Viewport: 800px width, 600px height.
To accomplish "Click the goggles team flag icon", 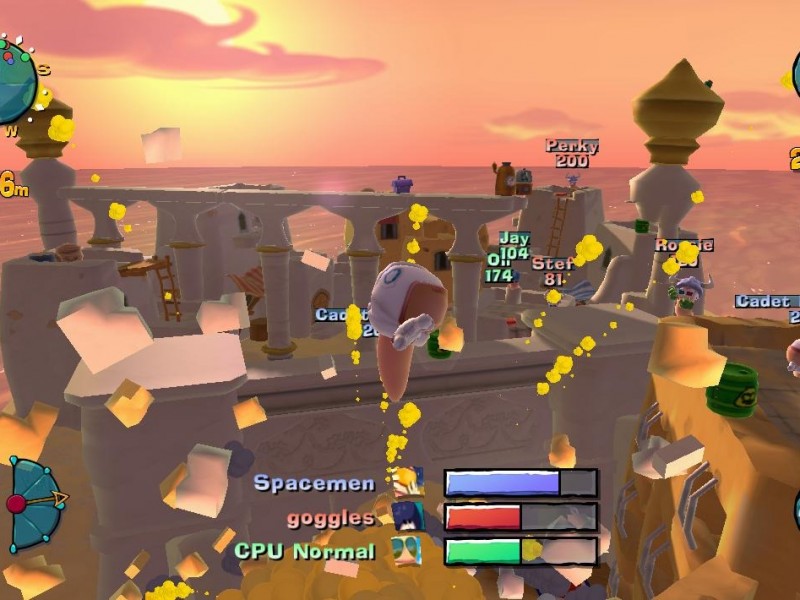I will (407, 517).
